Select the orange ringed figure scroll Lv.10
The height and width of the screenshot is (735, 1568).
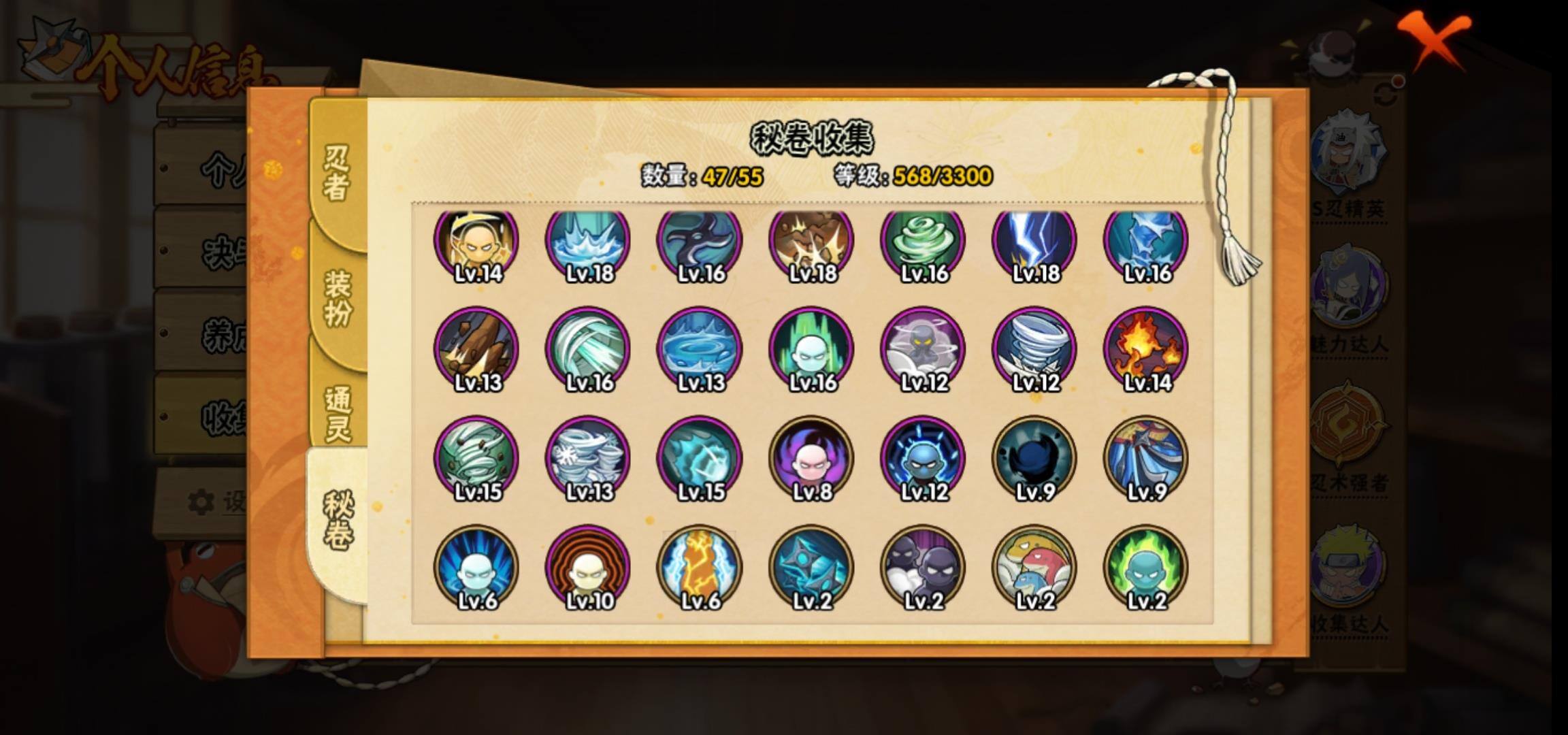click(588, 566)
